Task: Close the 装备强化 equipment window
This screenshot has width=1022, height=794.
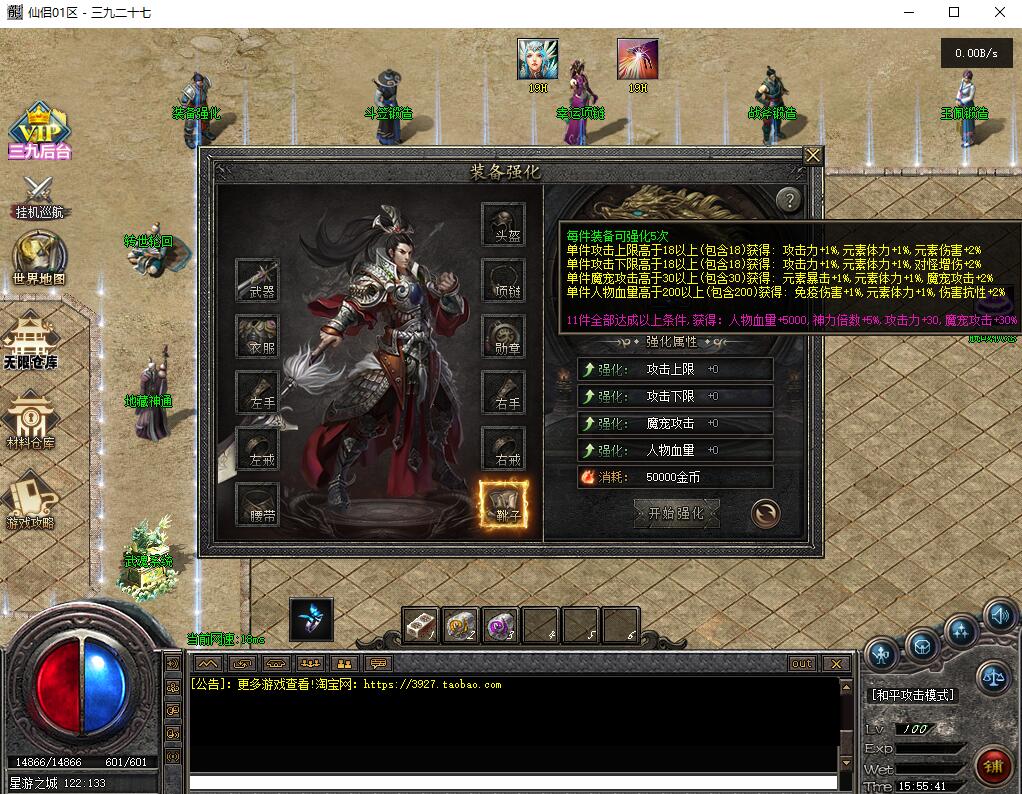Action: [813, 156]
